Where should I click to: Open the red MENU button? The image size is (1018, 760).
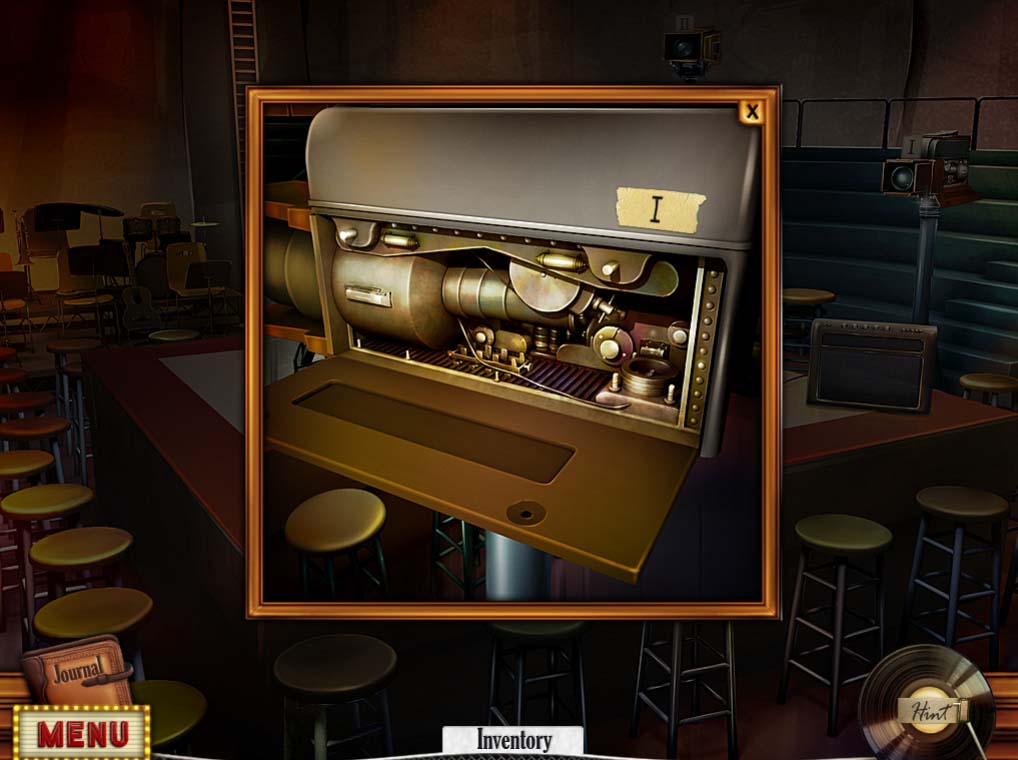[x=82, y=734]
